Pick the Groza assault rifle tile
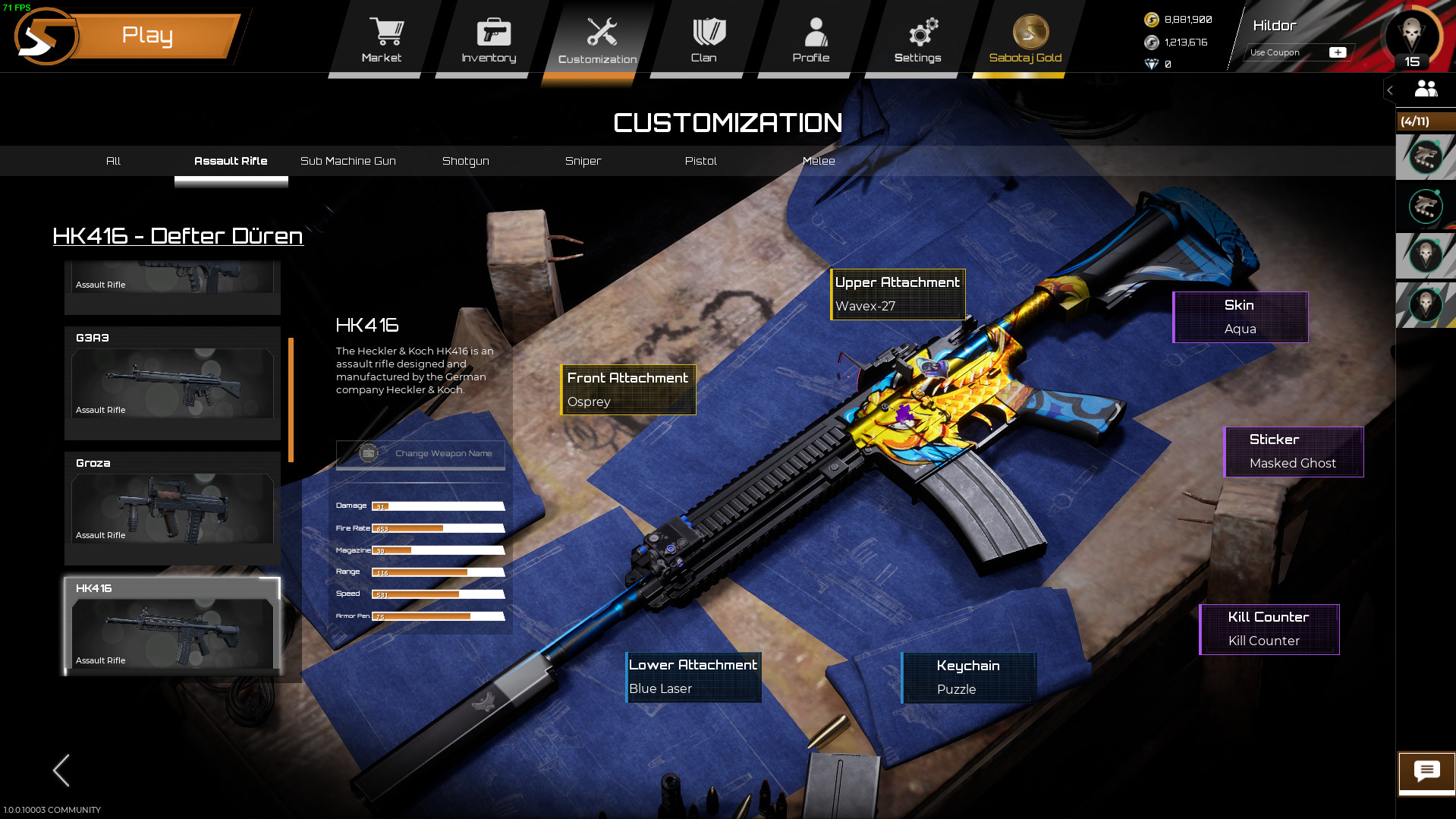Screen dimensions: 1456x819 [x=172, y=508]
